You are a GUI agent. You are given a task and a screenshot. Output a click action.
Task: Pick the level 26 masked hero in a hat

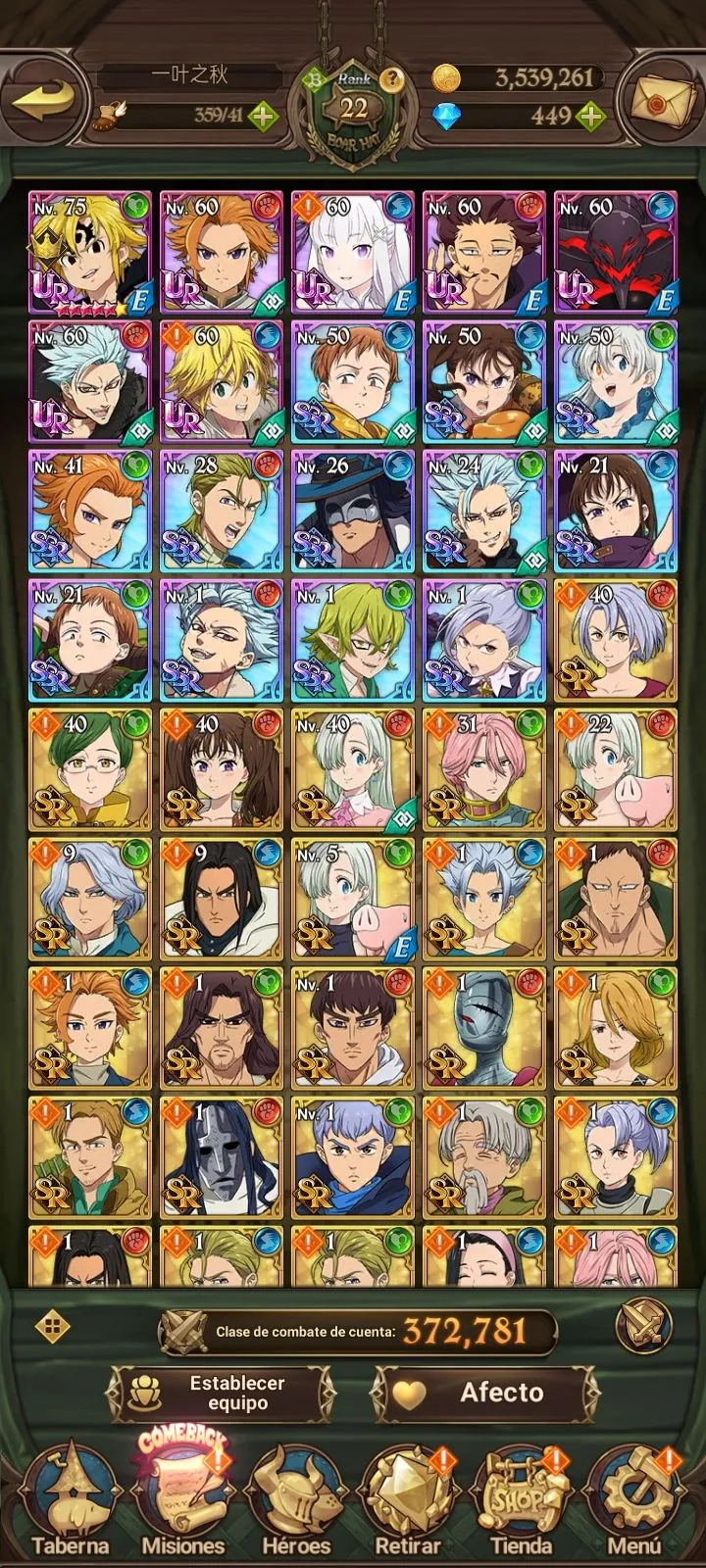tap(353, 511)
